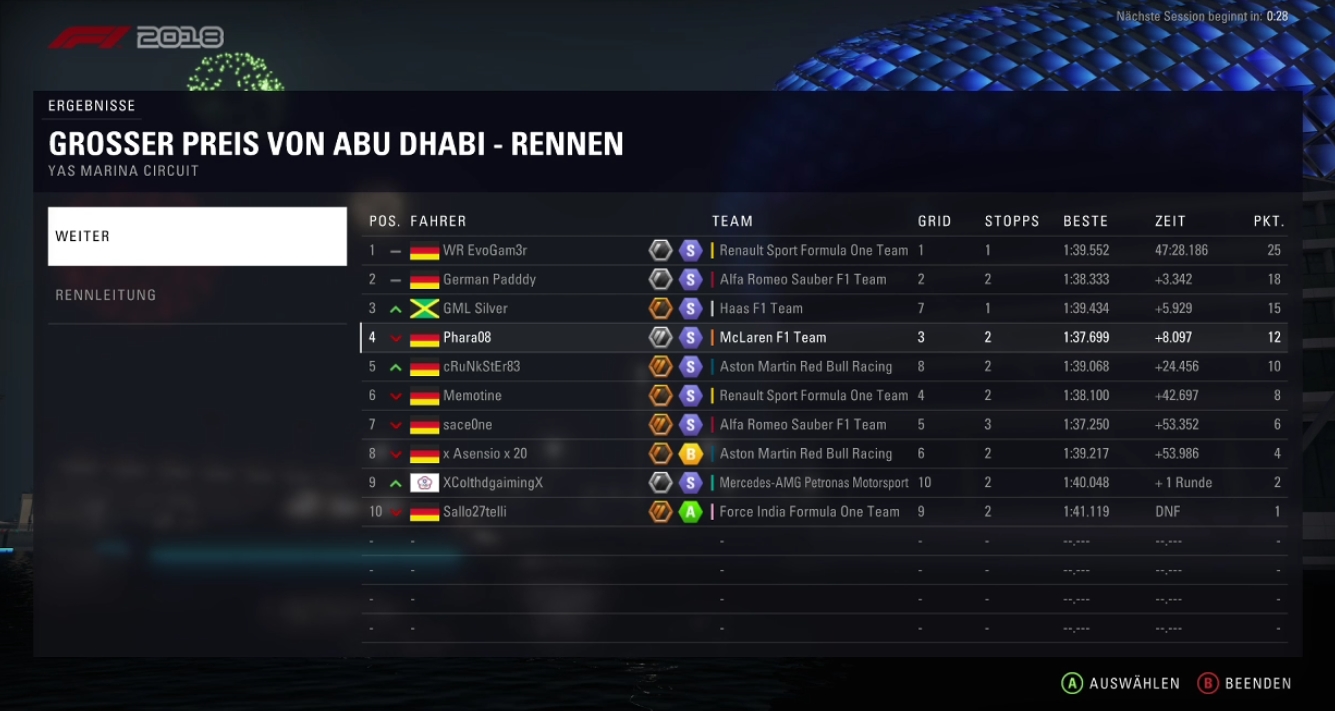1335x711 pixels.
Task: Pick the x Asensio x 20 row
Action: 823,453
